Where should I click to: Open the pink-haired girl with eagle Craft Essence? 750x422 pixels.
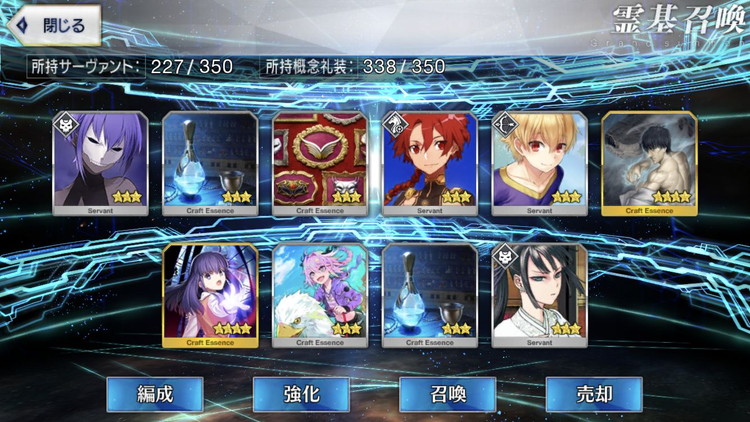coord(320,295)
